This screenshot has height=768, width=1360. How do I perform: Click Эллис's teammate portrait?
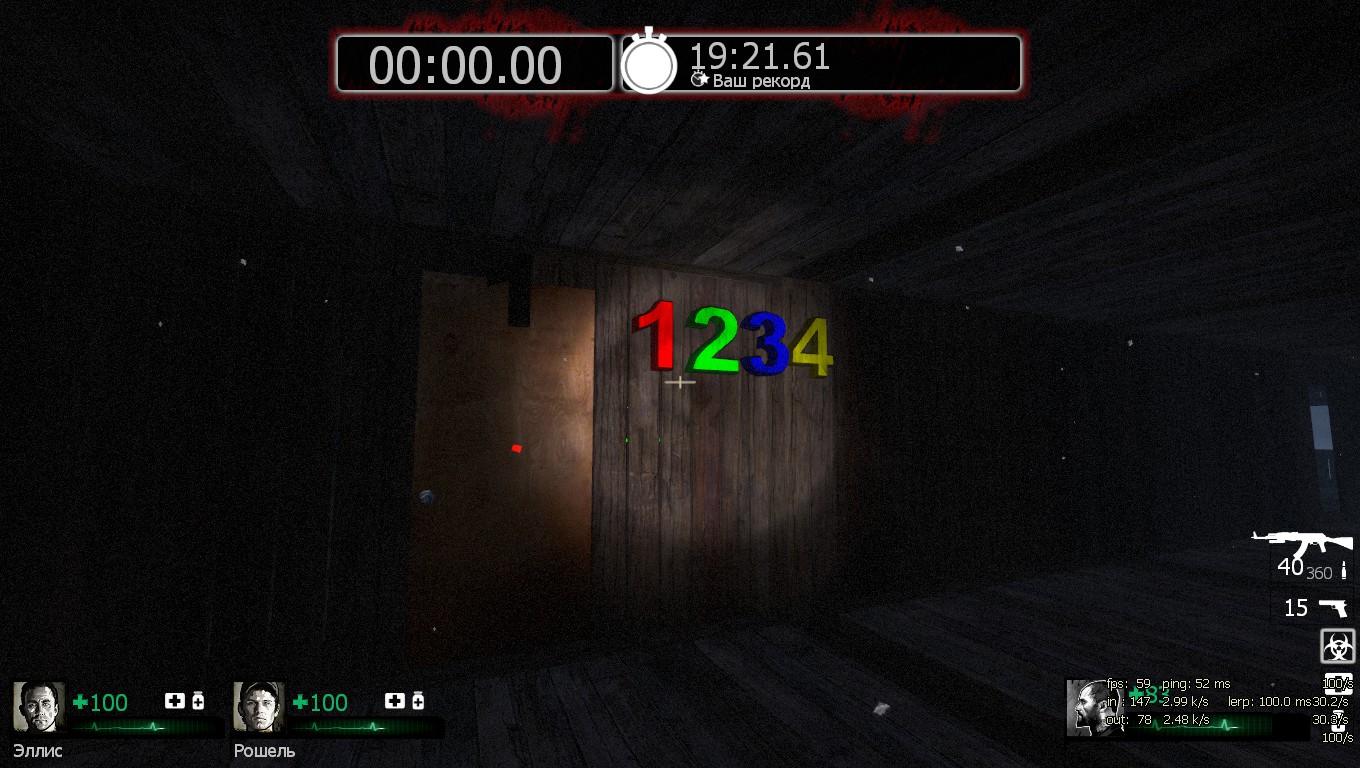[x=39, y=707]
